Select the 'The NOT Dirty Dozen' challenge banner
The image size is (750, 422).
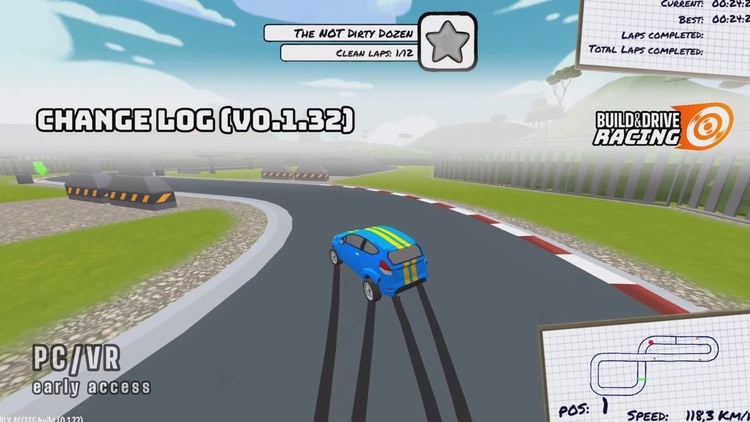click(339, 33)
